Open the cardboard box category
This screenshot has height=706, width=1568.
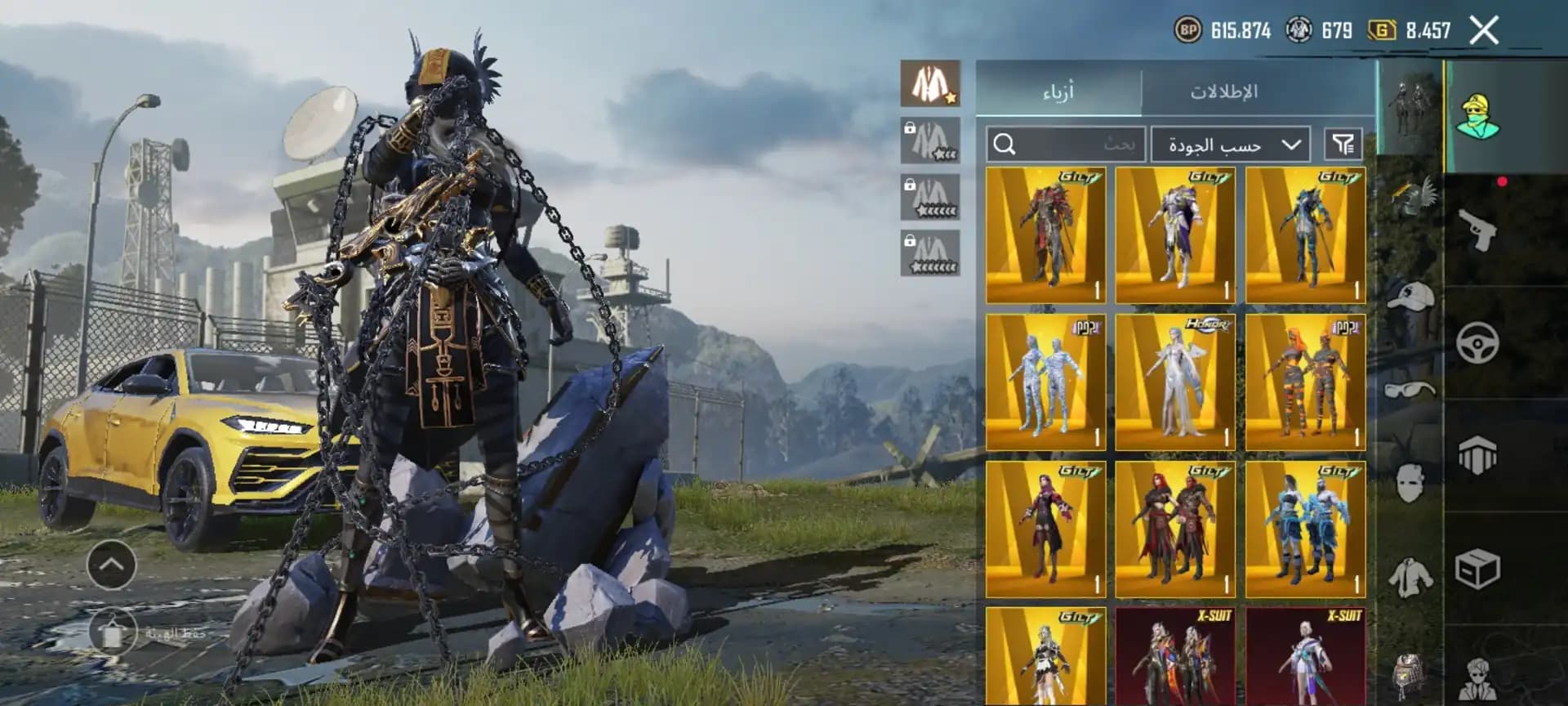(1477, 569)
